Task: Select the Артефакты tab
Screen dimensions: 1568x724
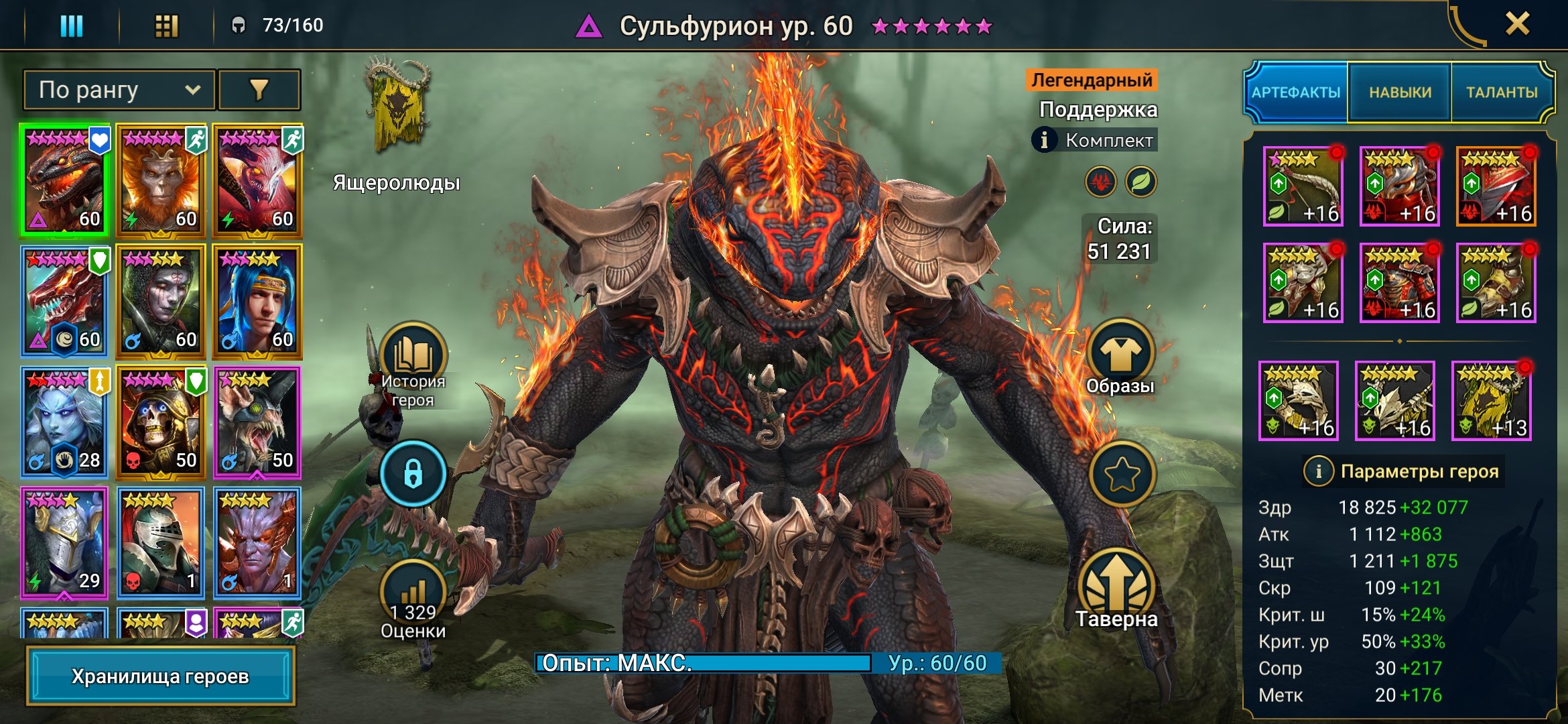Action: tap(1296, 93)
